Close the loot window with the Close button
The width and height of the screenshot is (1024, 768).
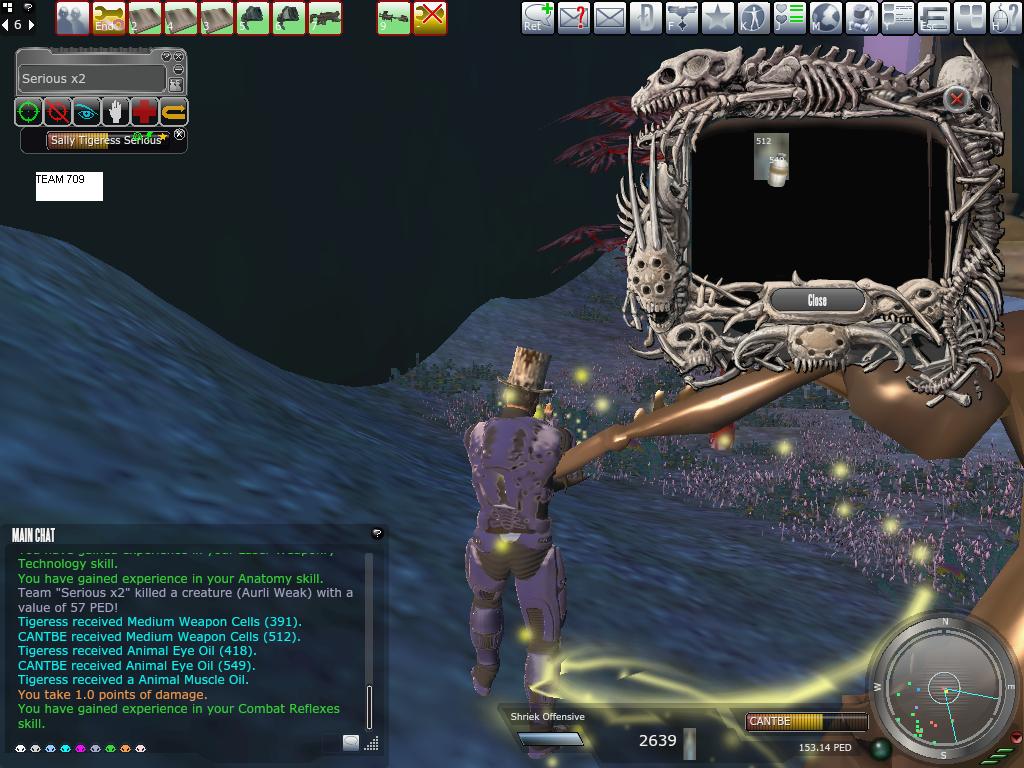[816, 300]
